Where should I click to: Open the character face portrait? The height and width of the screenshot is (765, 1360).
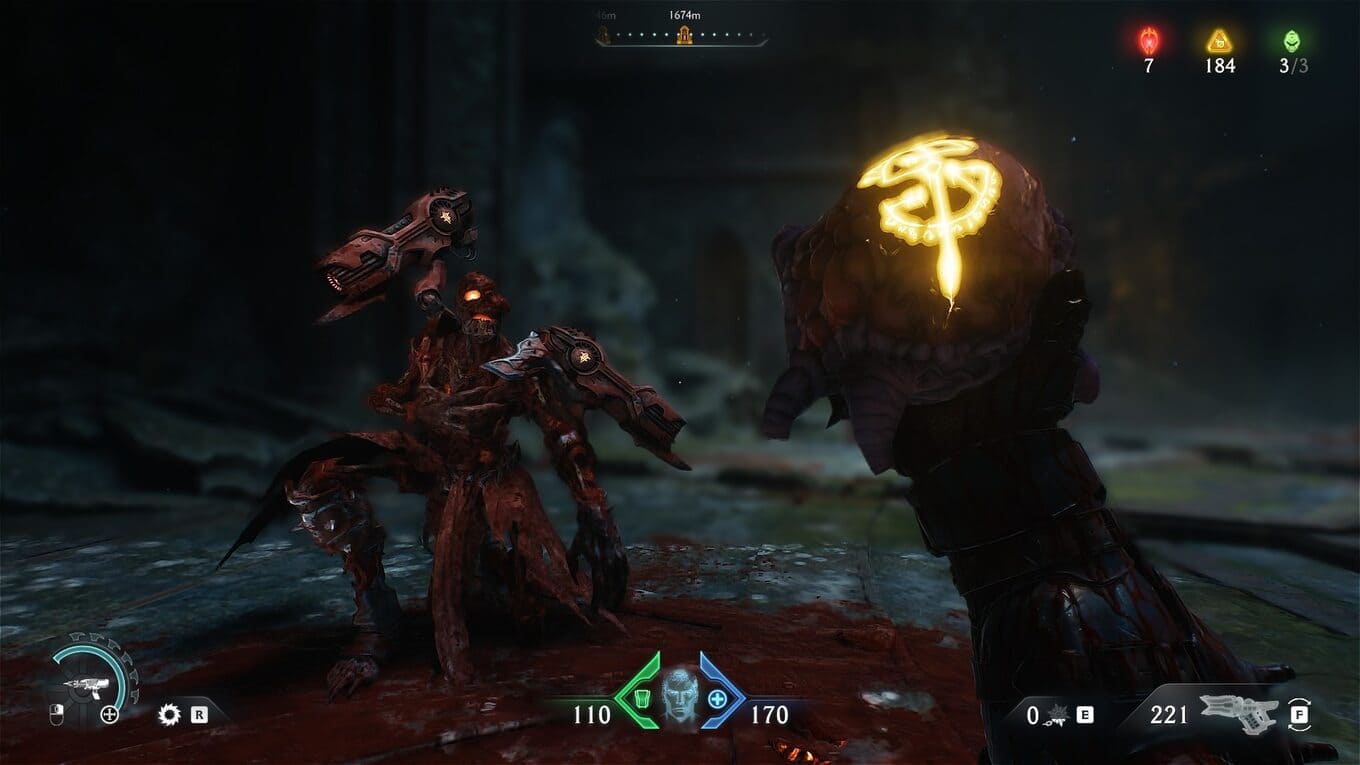pyautogui.click(x=680, y=697)
